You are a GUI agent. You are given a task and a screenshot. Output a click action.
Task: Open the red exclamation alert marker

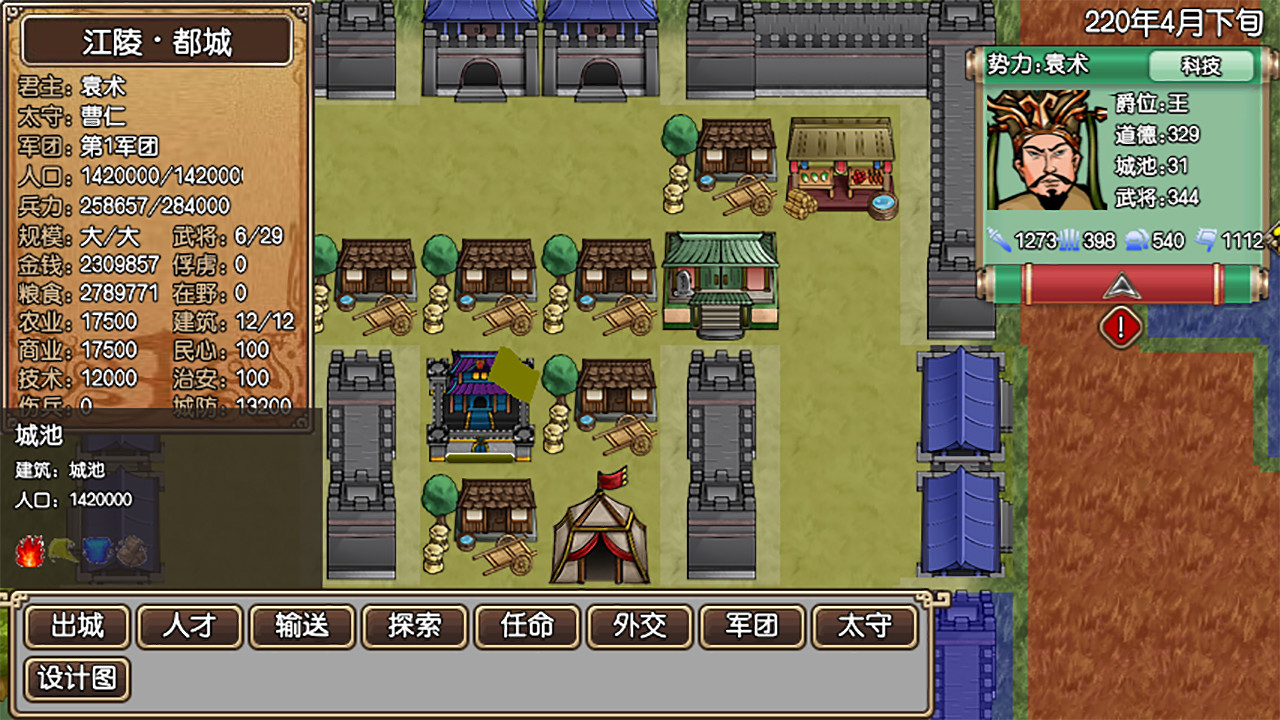pos(1120,325)
